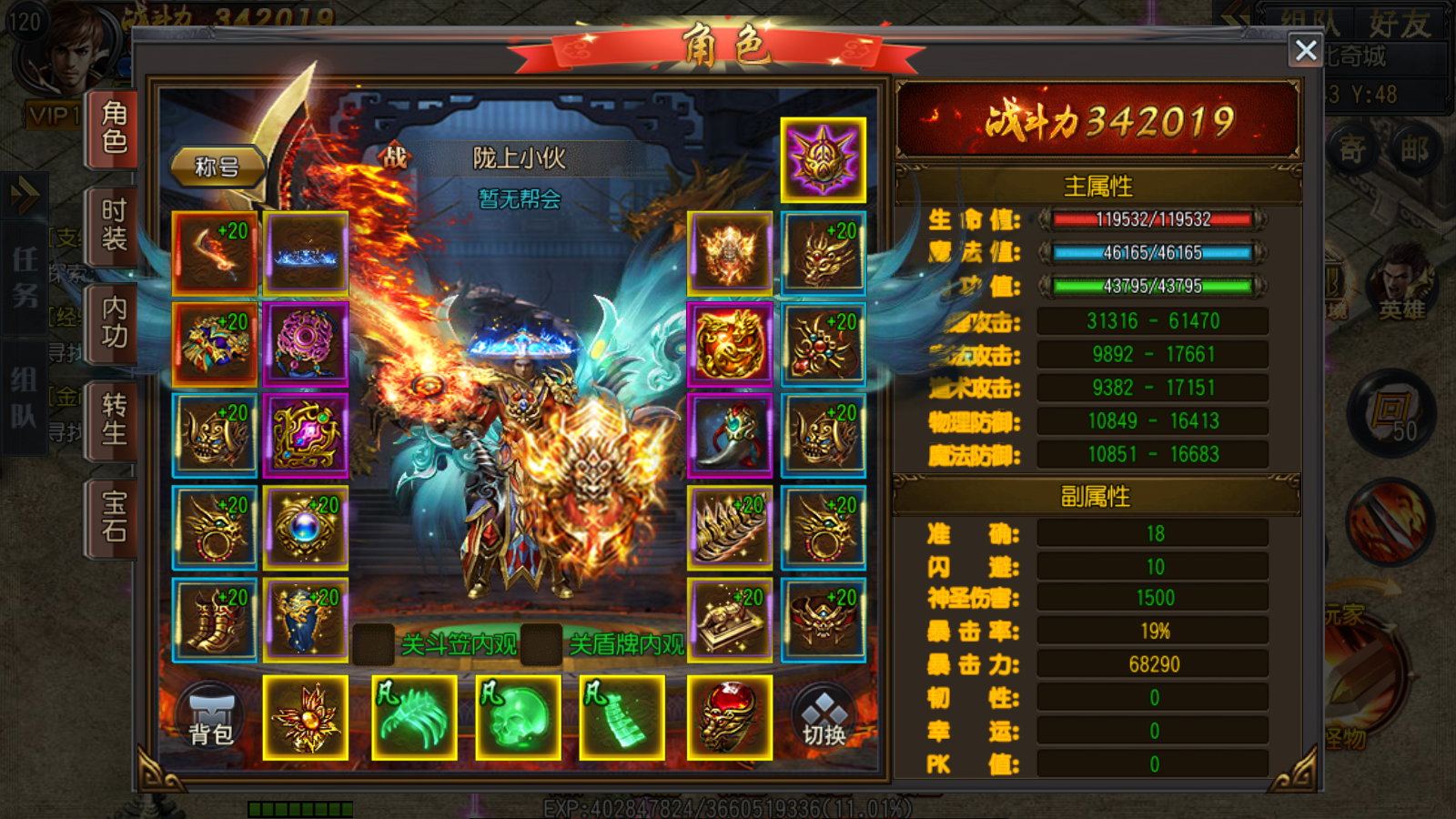Open the 内功 (inner power) tab
This screenshot has width=1456, height=819.
point(114,322)
